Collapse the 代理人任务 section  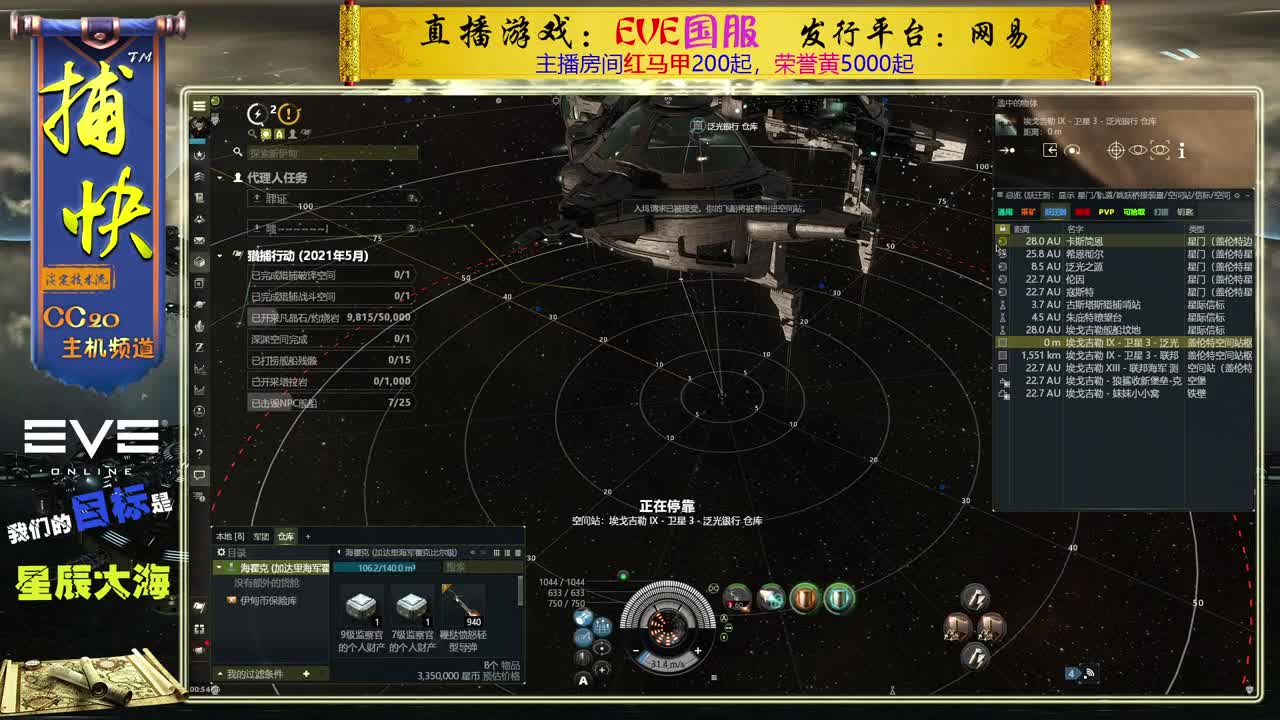(220, 178)
